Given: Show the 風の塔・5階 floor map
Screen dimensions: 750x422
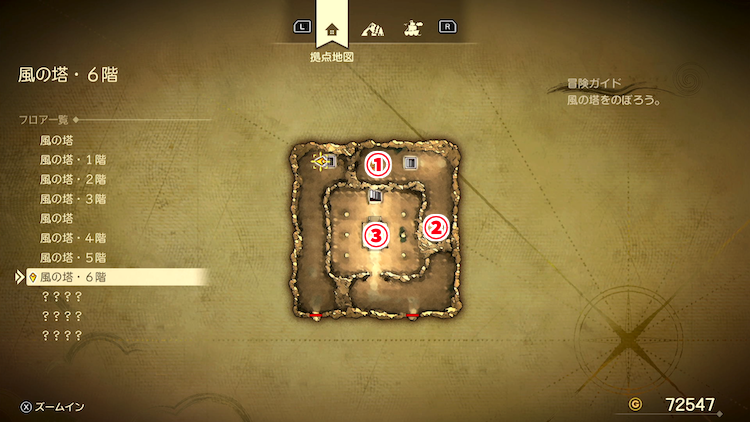Looking at the screenshot, I should coord(73,256).
